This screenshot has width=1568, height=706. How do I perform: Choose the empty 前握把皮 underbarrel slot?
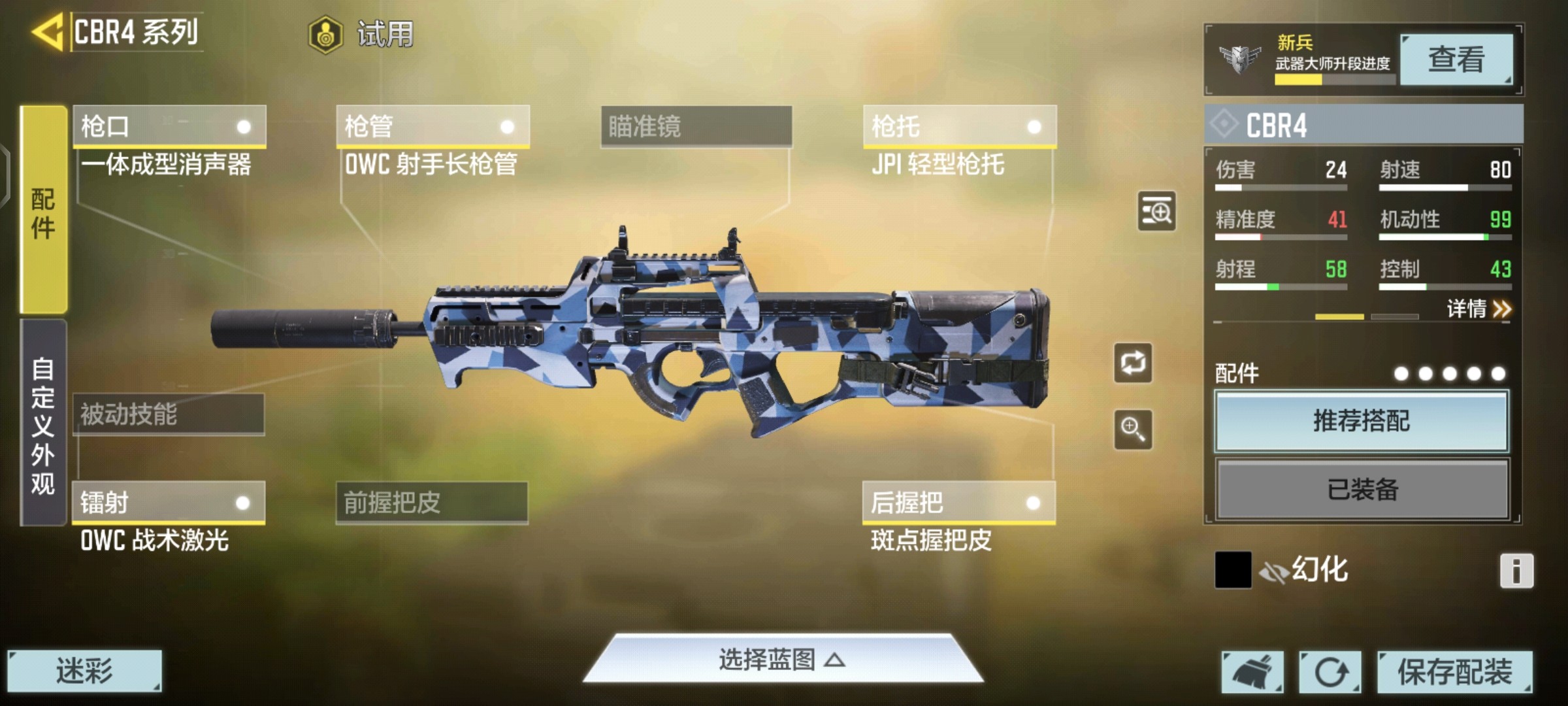click(x=432, y=503)
